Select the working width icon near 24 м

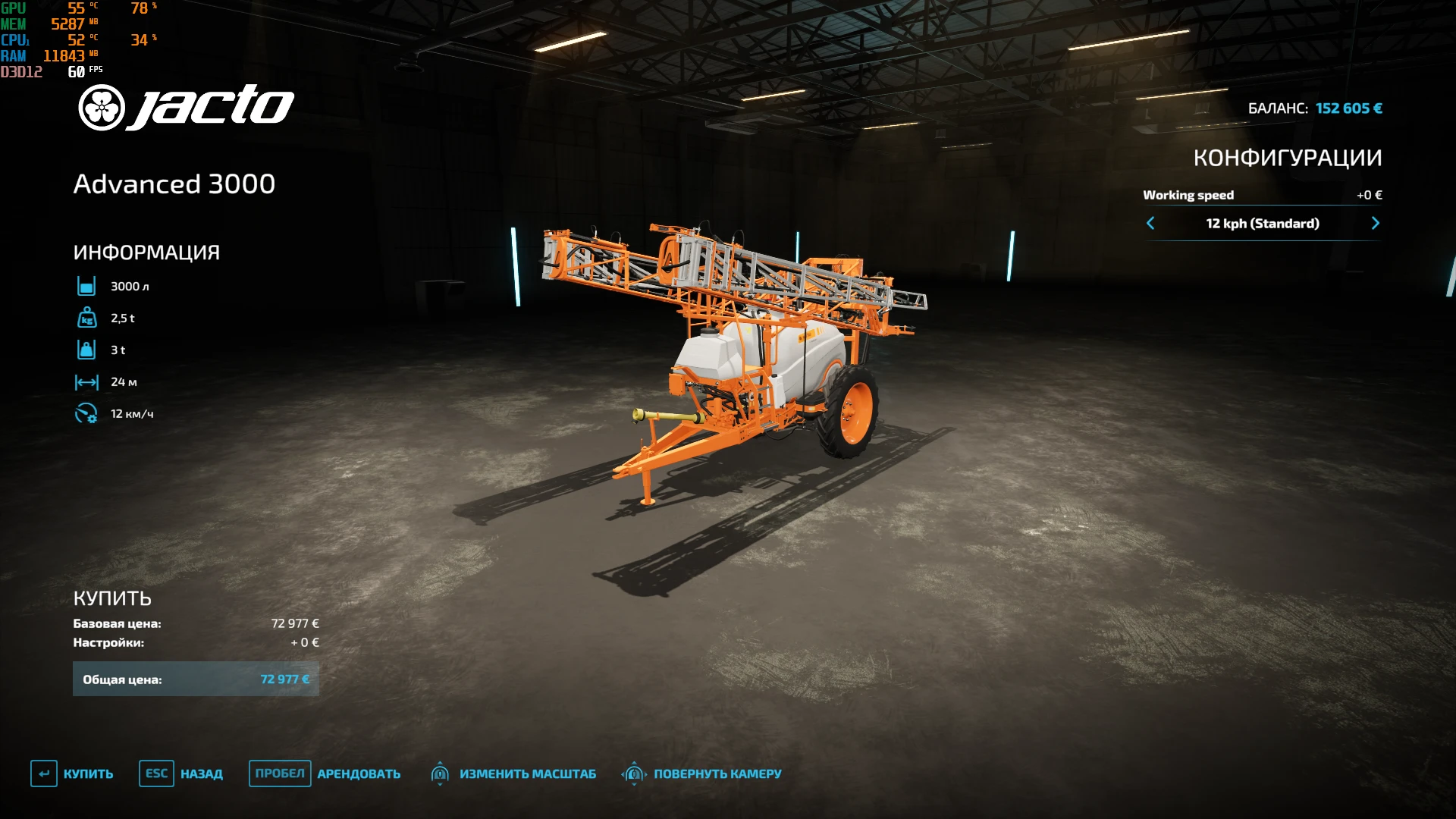[x=86, y=381]
